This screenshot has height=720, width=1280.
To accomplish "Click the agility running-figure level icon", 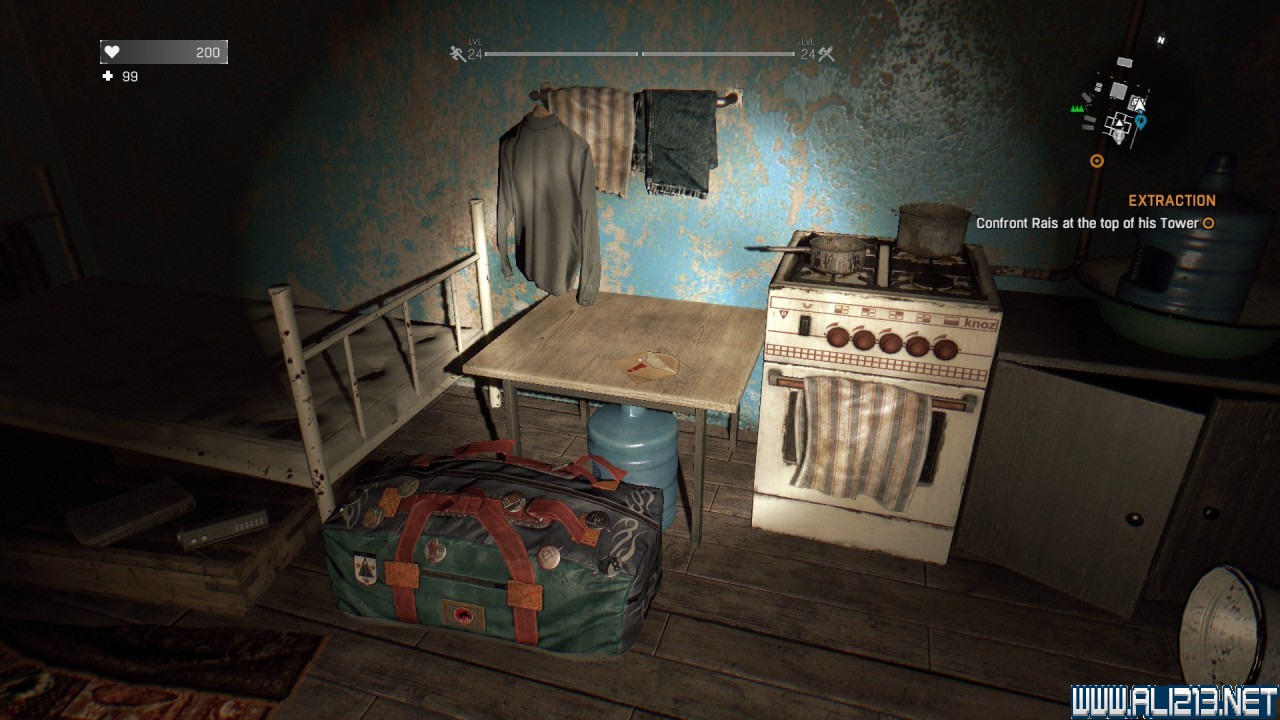I will pyautogui.click(x=458, y=55).
